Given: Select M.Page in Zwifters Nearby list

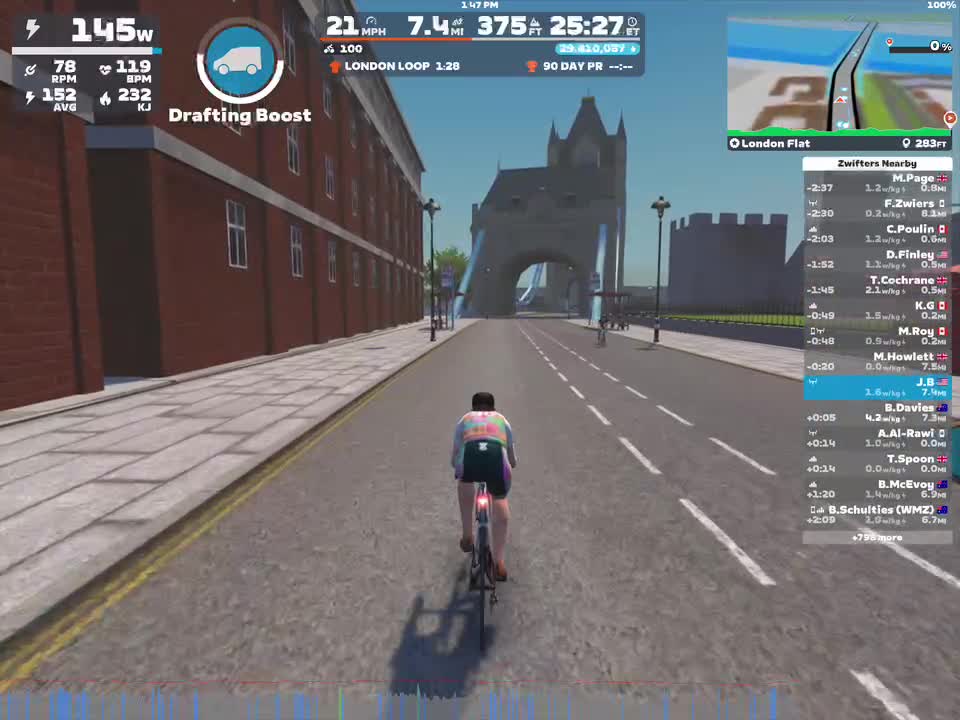Looking at the screenshot, I should [877, 183].
